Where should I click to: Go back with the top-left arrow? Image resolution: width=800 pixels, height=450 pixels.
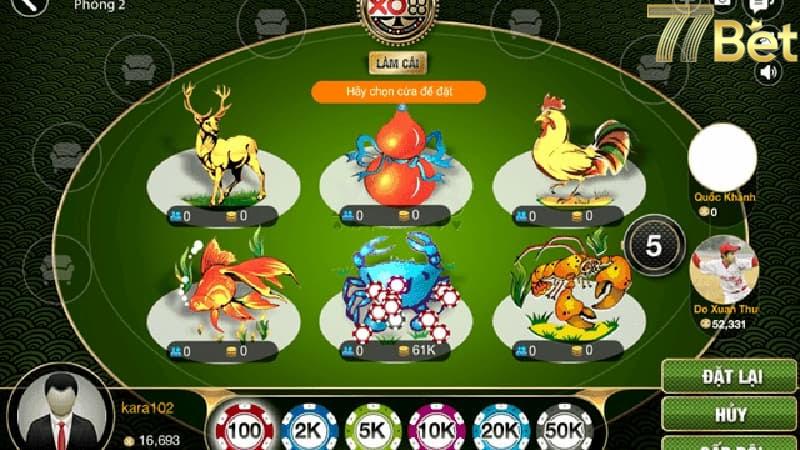[x=31, y=5]
